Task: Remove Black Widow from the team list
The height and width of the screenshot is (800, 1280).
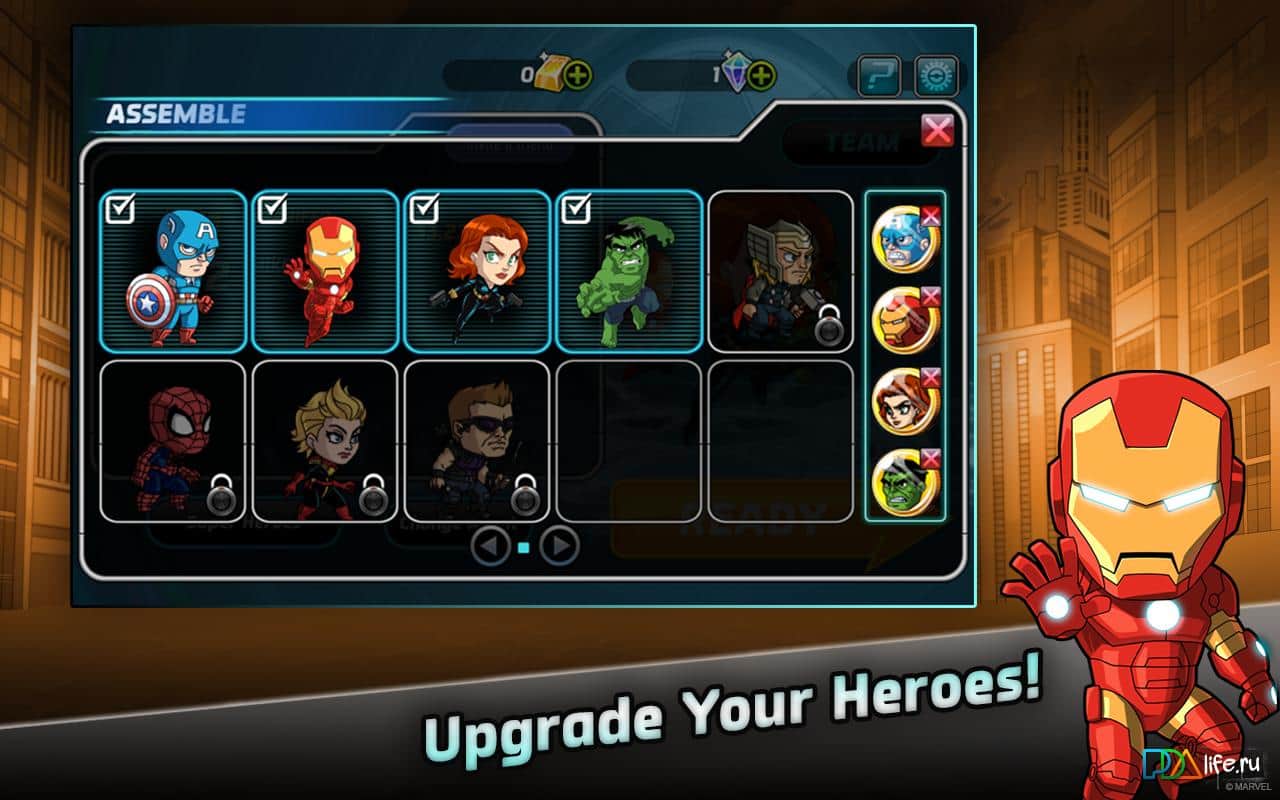Action: tap(930, 377)
